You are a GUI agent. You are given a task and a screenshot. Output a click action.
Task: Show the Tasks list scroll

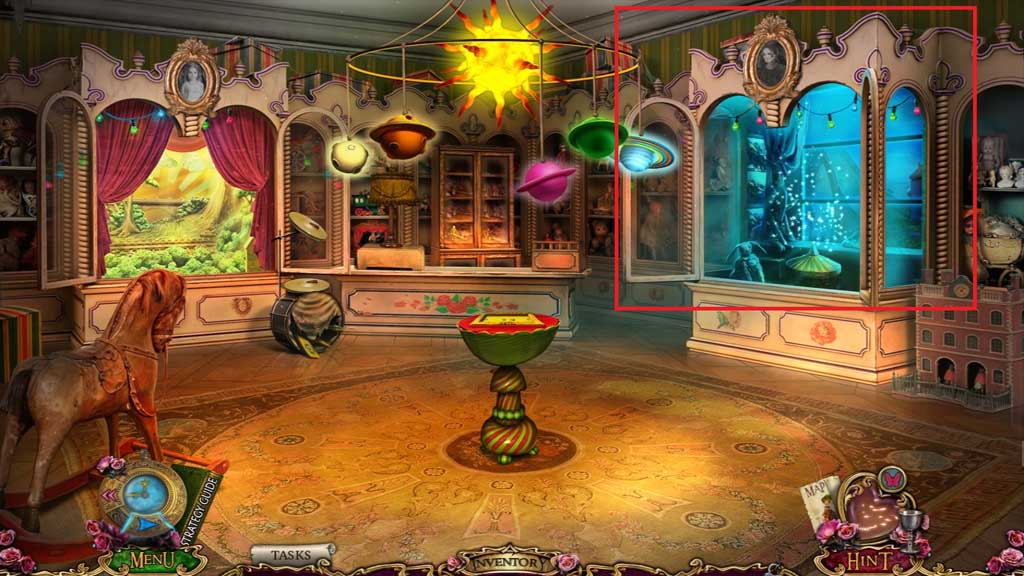point(292,553)
